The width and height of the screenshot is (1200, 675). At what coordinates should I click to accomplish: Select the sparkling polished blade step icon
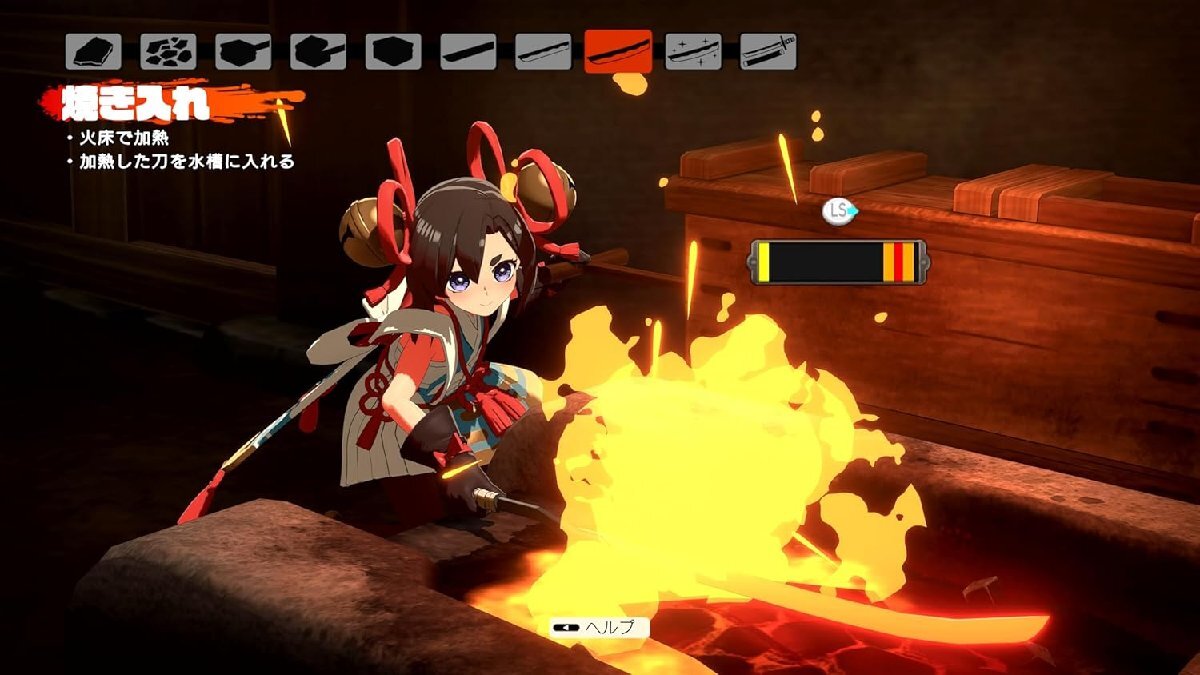tap(693, 51)
